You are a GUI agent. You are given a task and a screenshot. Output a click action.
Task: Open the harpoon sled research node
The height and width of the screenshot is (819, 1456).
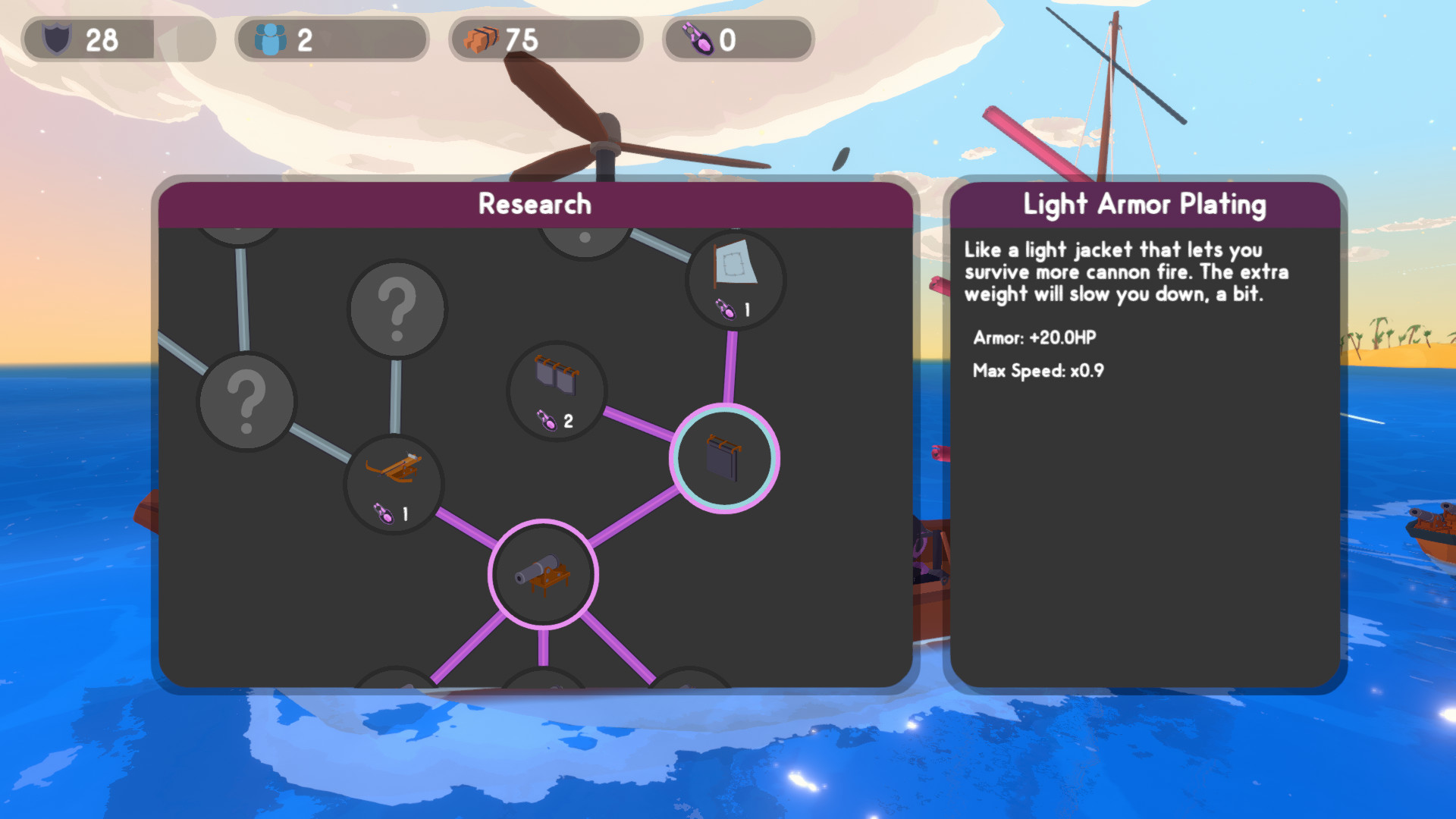click(394, 485)
